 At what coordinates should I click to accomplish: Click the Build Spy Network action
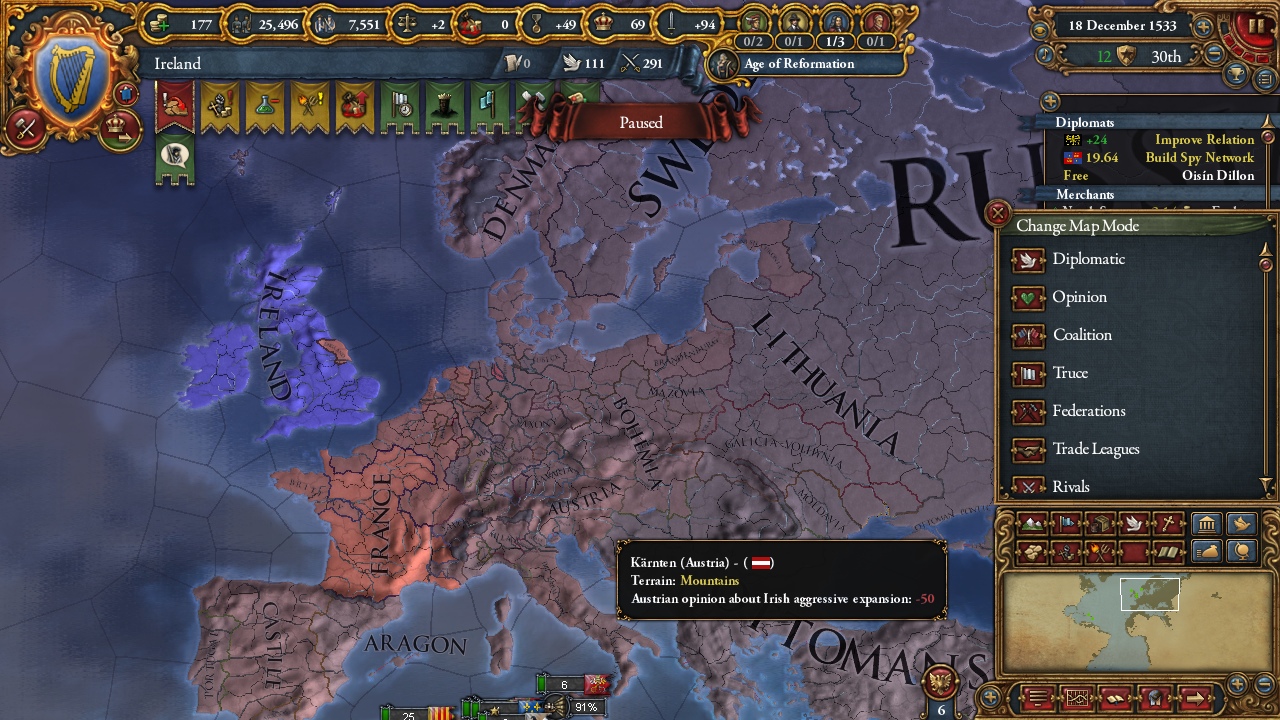[x=1201, y=157]
